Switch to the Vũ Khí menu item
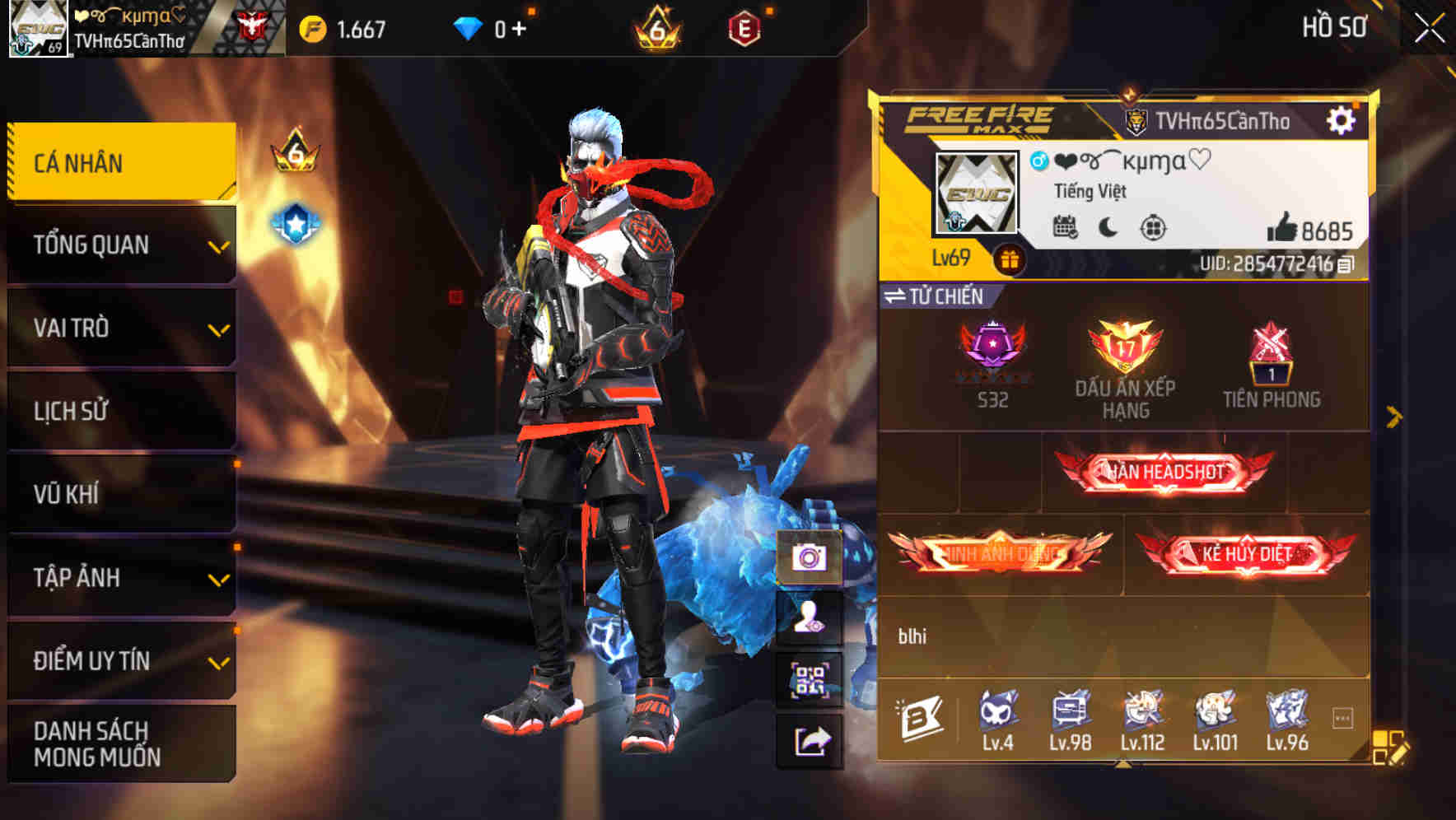This screenshot has width=1456, height=820. [x=119, y=494]
